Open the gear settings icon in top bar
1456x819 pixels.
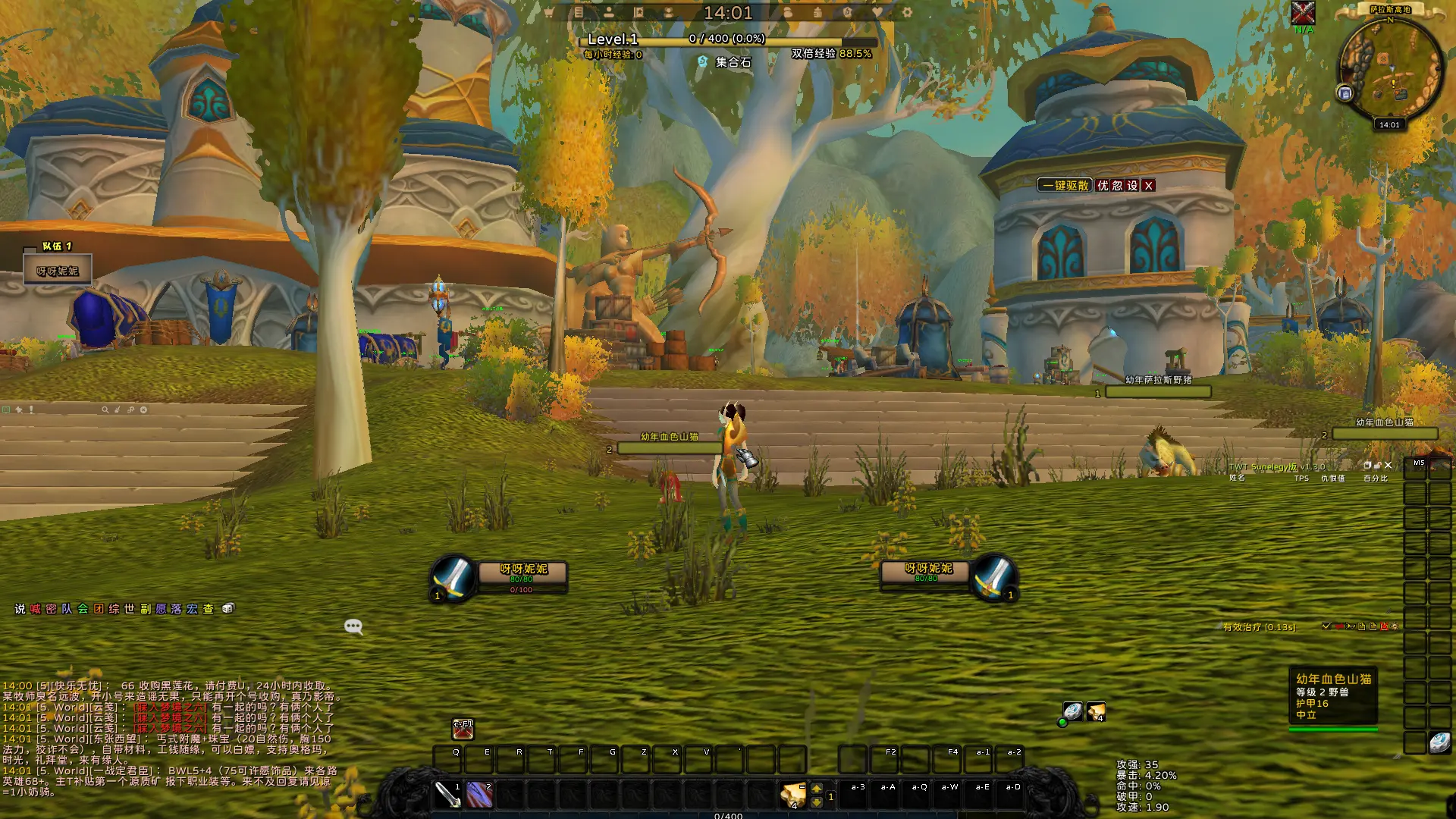907,12
